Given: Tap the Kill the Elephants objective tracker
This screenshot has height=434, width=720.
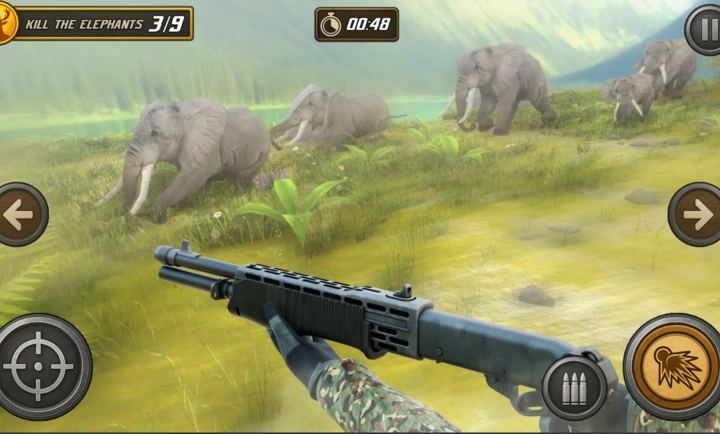Looking at the screenshot, I should 100,23.
